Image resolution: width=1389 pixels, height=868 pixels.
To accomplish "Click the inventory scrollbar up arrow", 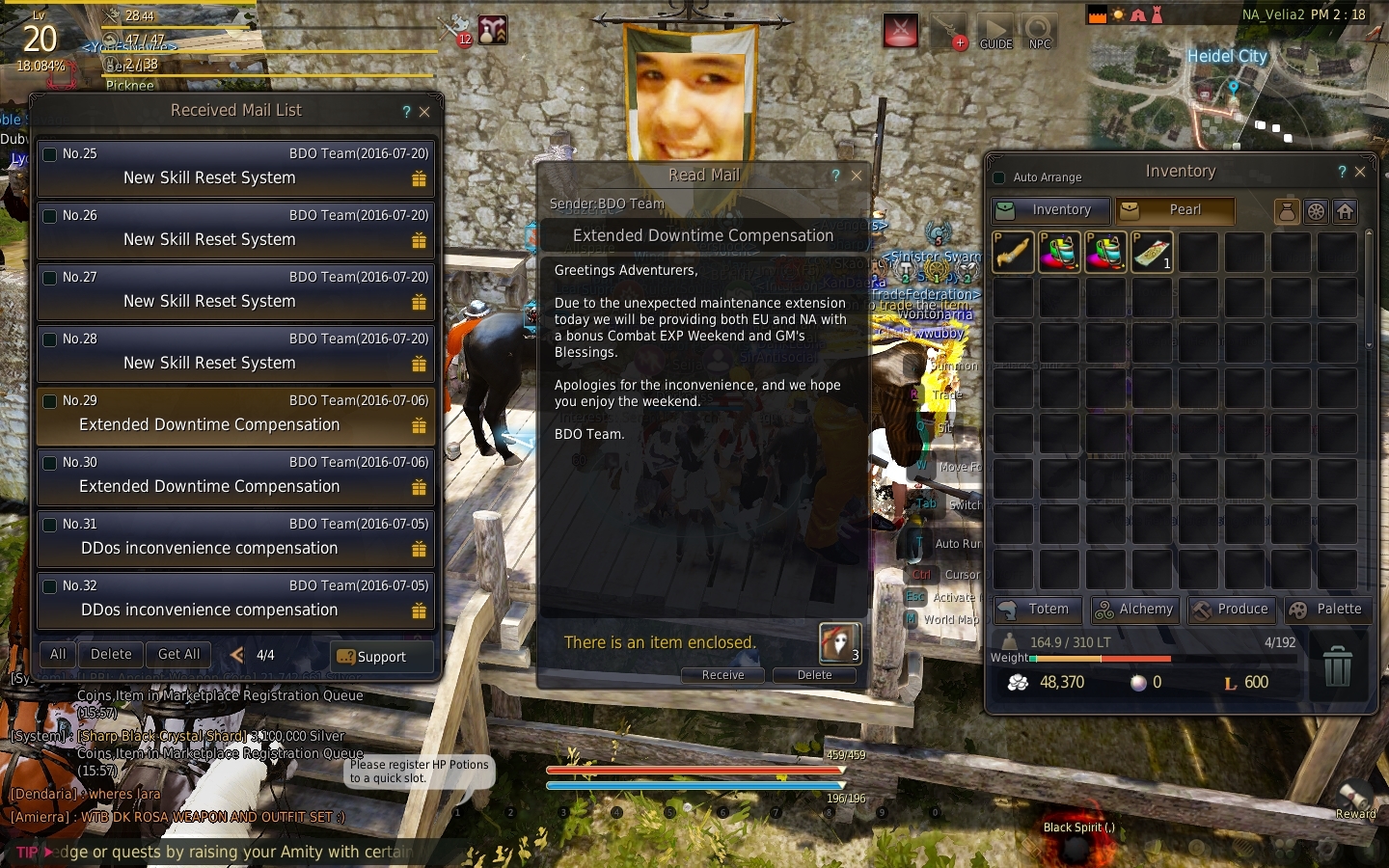I will click(x=1368, y=231).
